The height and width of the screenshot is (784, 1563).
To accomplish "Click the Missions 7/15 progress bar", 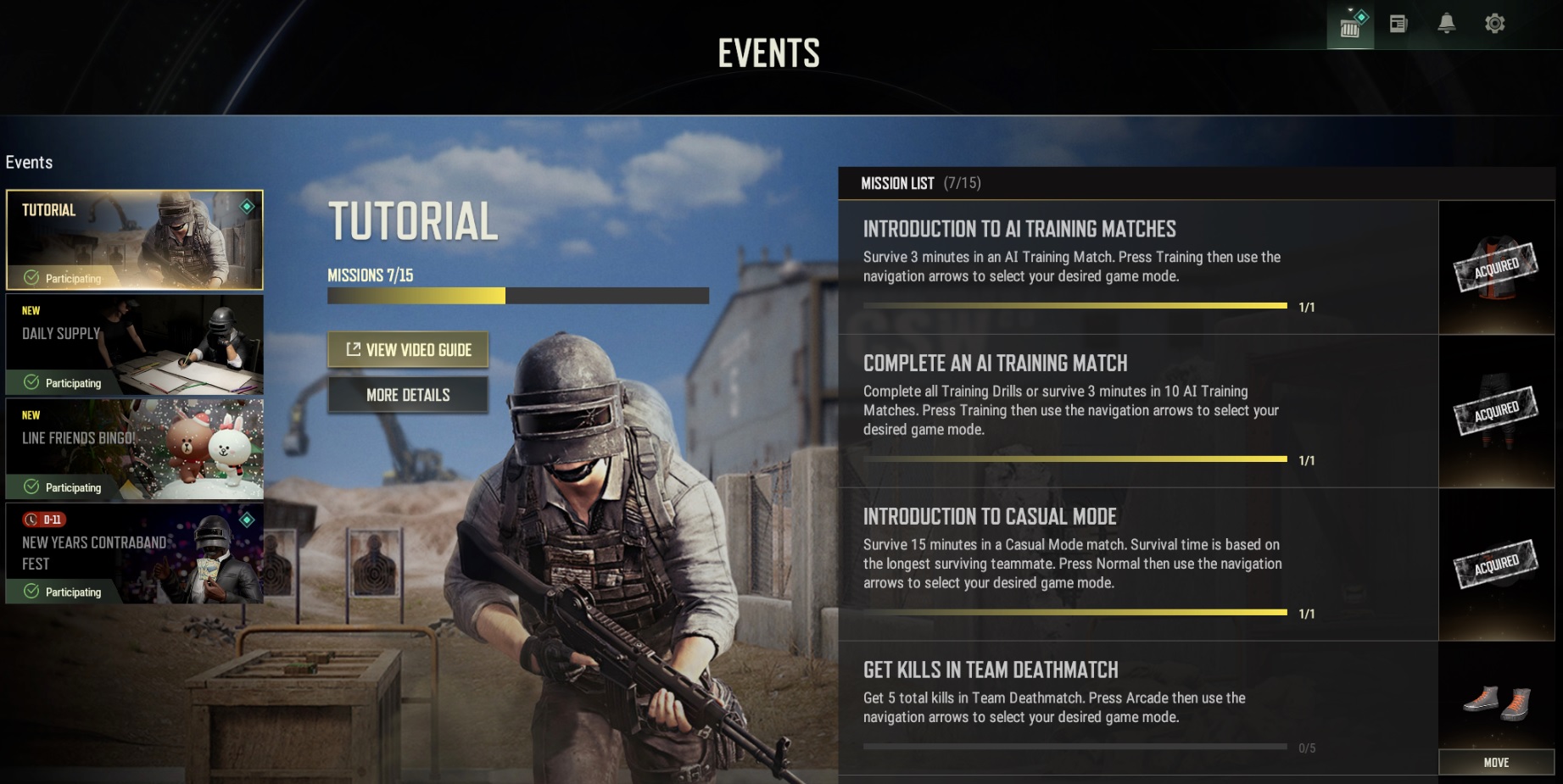I will (x=517, y=297).
